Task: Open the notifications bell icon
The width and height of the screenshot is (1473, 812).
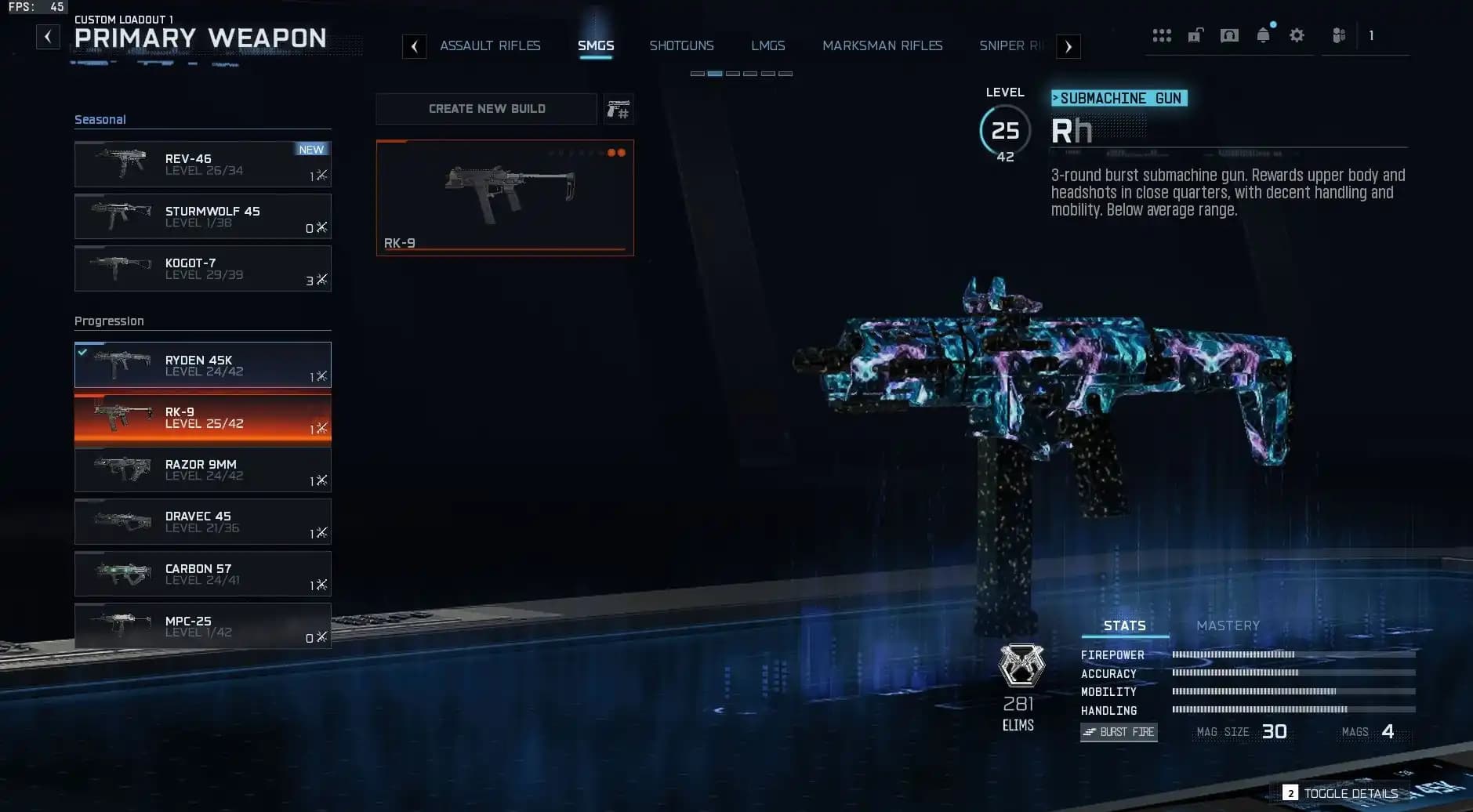Action: (x=1262, y=34)
